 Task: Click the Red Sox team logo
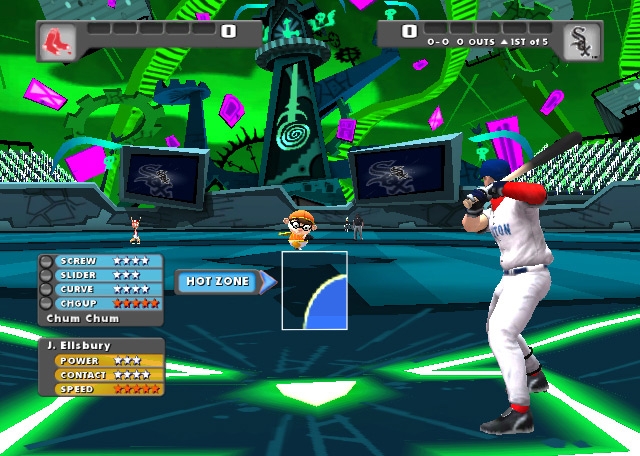(57, 40)
